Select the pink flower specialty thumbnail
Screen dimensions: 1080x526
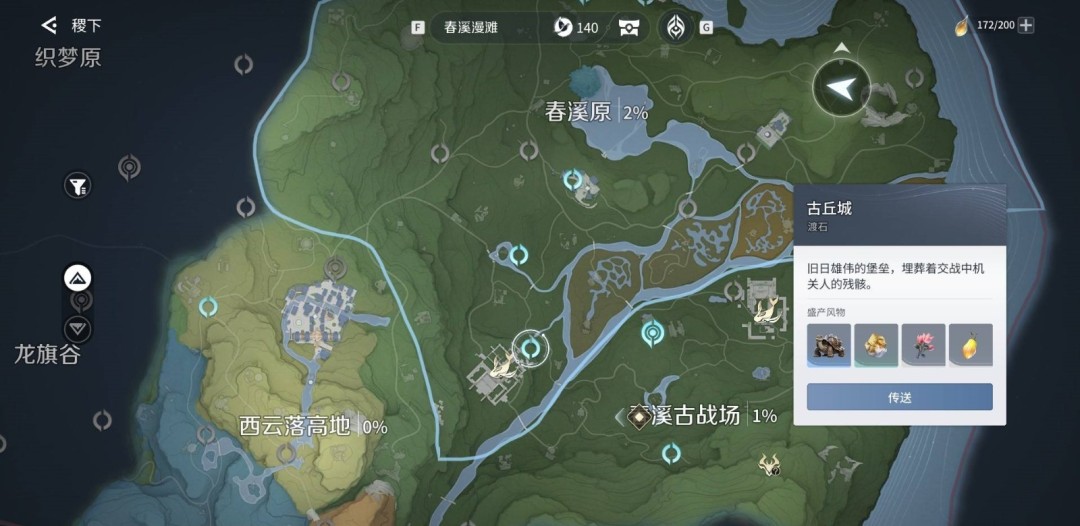coord(923,344)
